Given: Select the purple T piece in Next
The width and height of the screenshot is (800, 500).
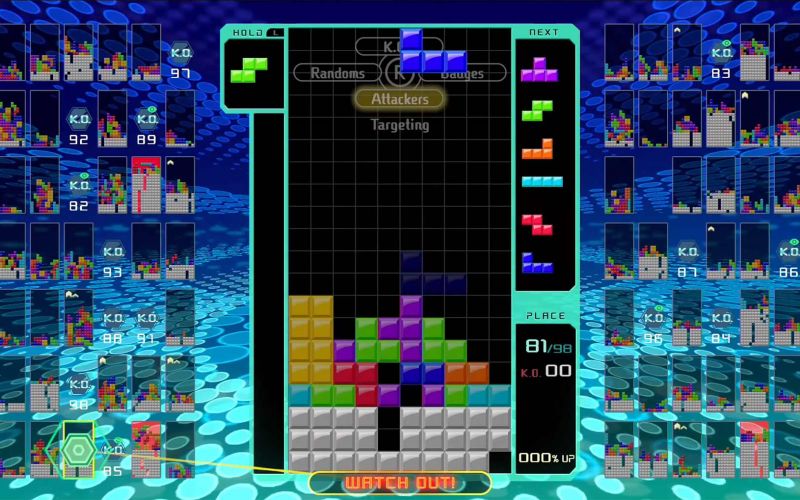Looking at the screenshot, I should (540, 68).
